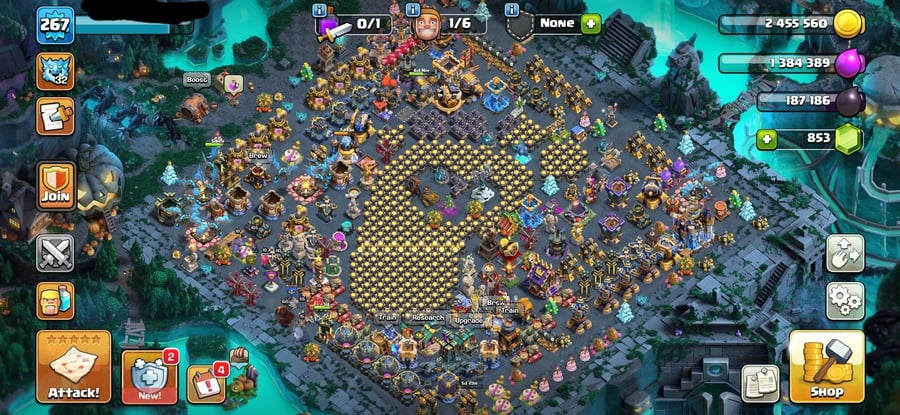900x415 pixels.
Task: Add gems with the green plus button
Action: coord(768,138)
